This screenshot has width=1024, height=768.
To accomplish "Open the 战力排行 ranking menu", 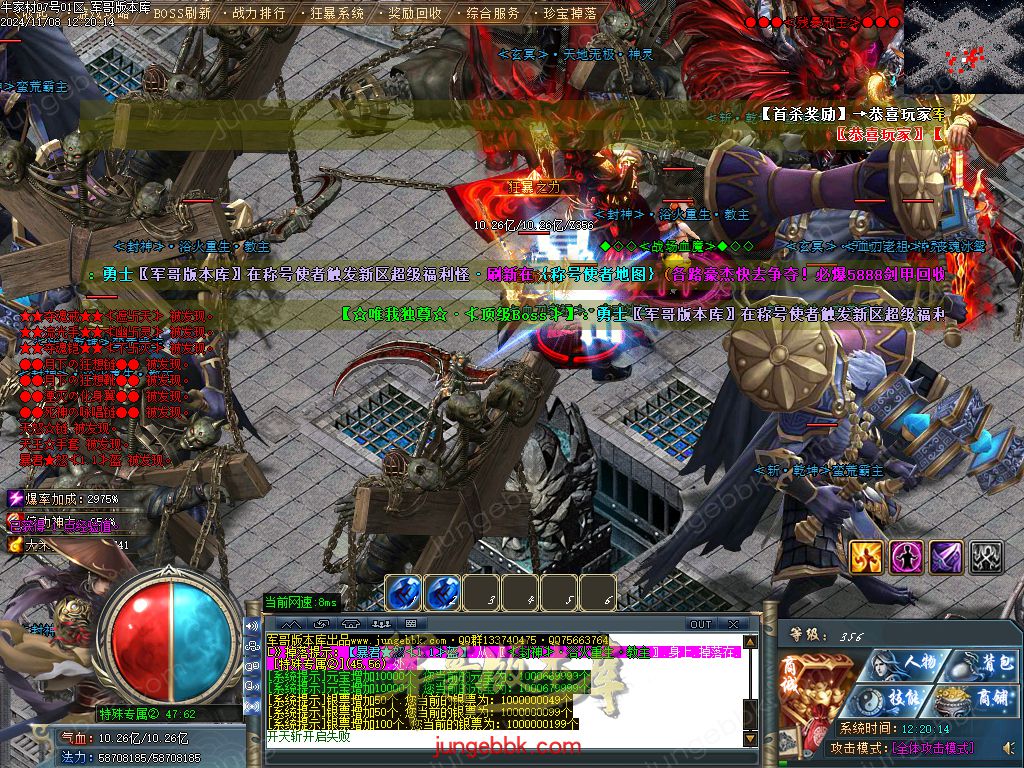I will click(x=258, y=14).
